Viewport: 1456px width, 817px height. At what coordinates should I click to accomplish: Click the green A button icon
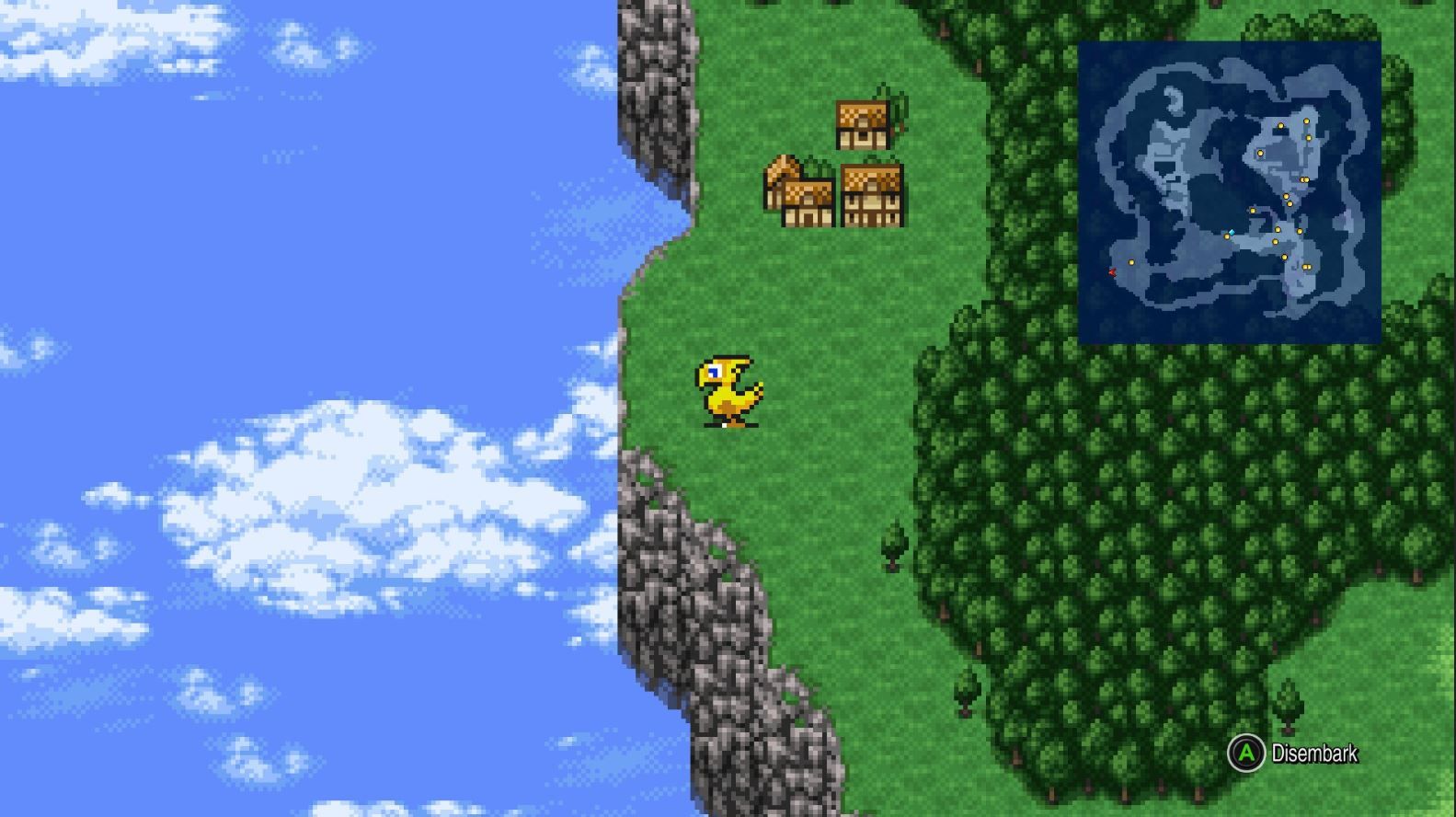tap(1246, 754)
